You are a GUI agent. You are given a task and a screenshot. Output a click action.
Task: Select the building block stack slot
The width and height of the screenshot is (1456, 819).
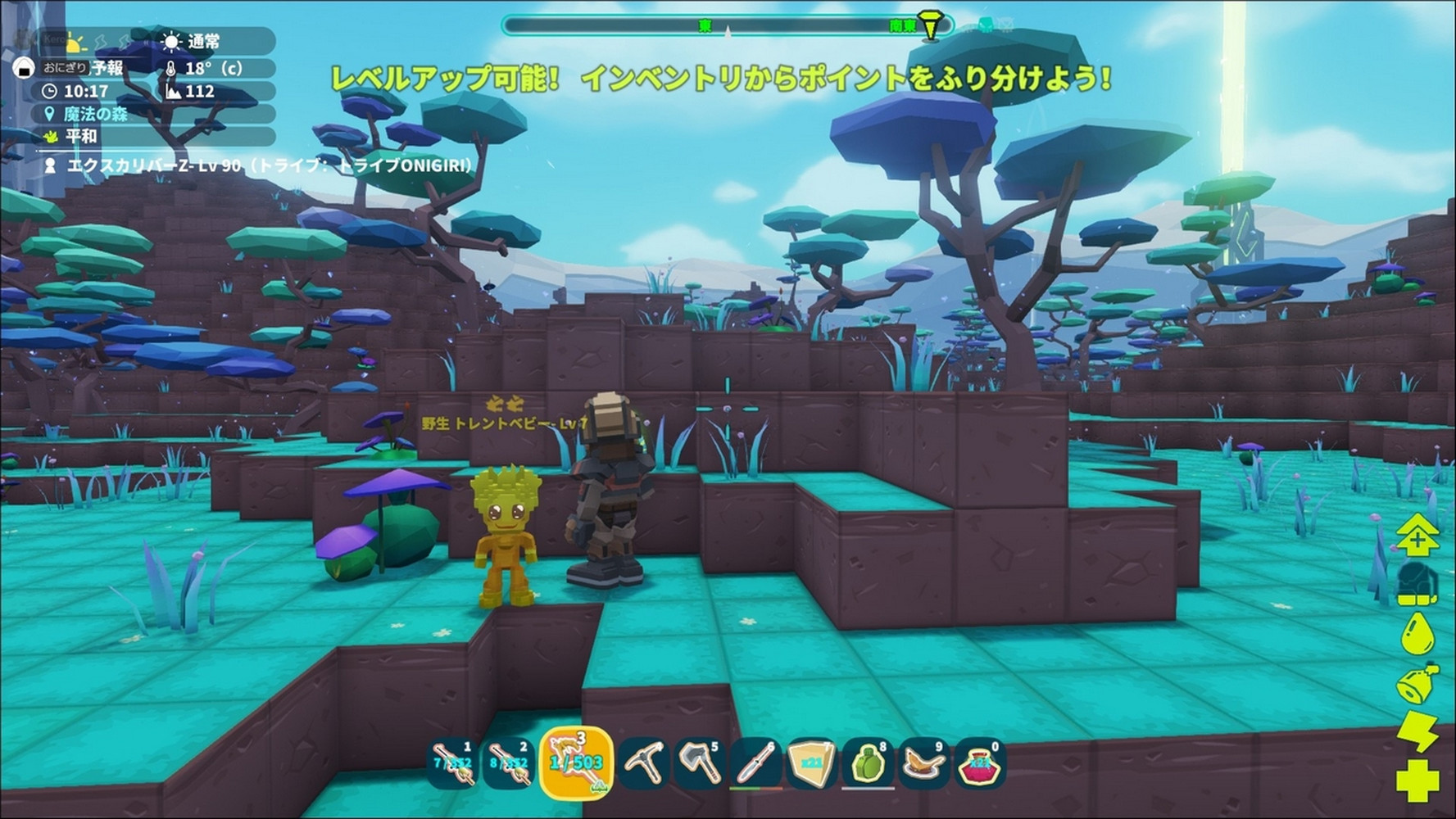tap(811, 763)
